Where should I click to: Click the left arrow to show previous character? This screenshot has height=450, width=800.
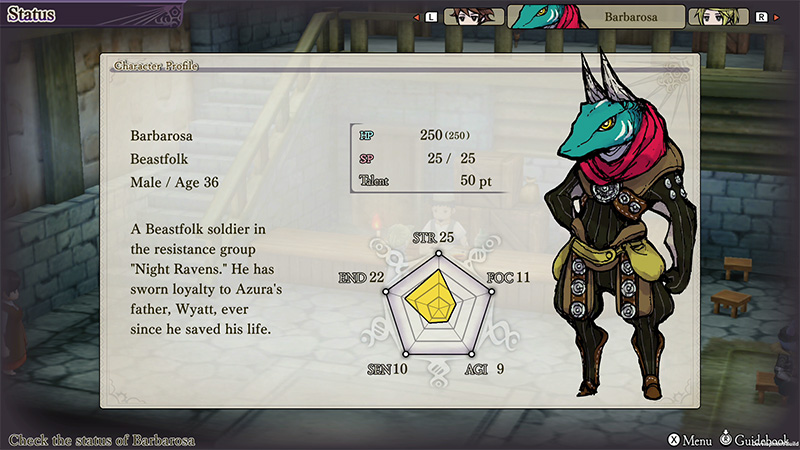417,17
